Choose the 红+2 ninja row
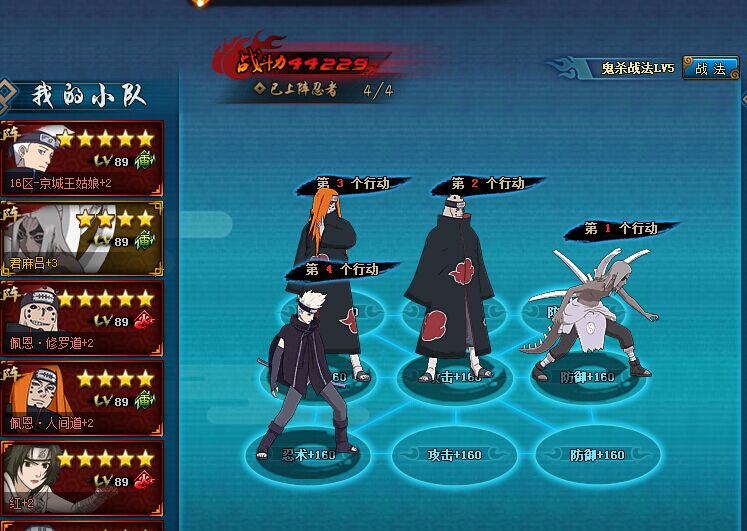 (82, 479)
